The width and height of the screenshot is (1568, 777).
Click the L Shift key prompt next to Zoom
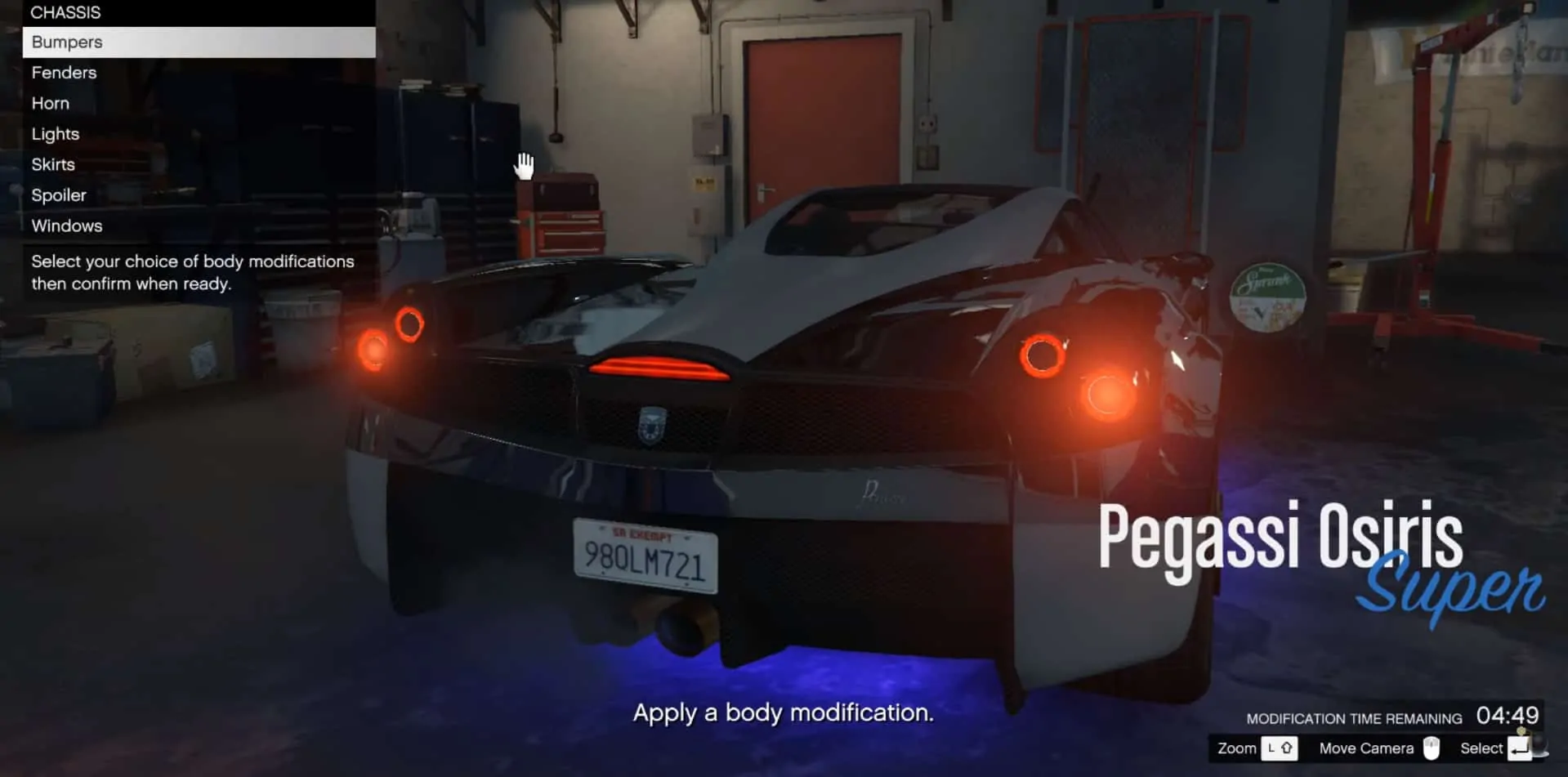(1278, 748)
